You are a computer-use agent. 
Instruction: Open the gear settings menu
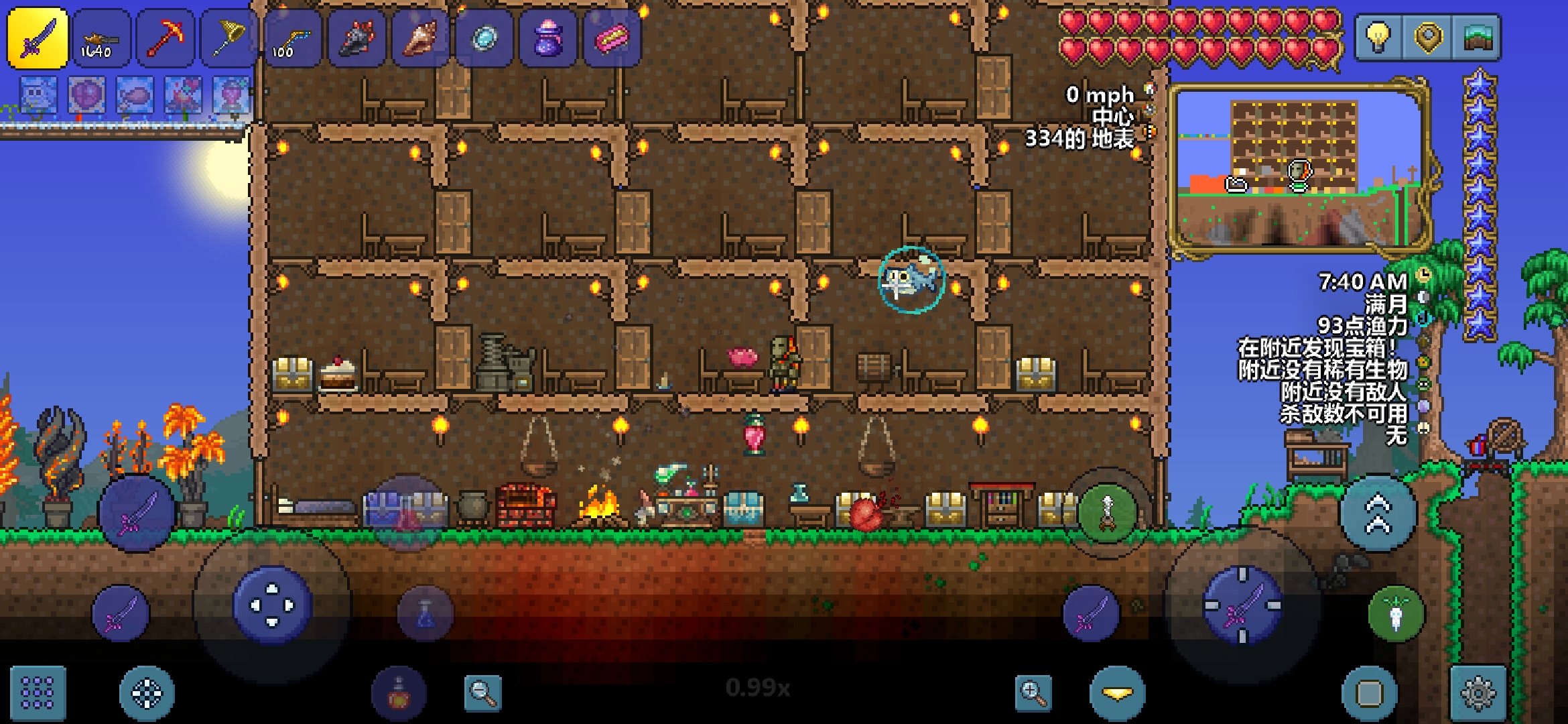pyautogui.click(x=1478, y=692)
